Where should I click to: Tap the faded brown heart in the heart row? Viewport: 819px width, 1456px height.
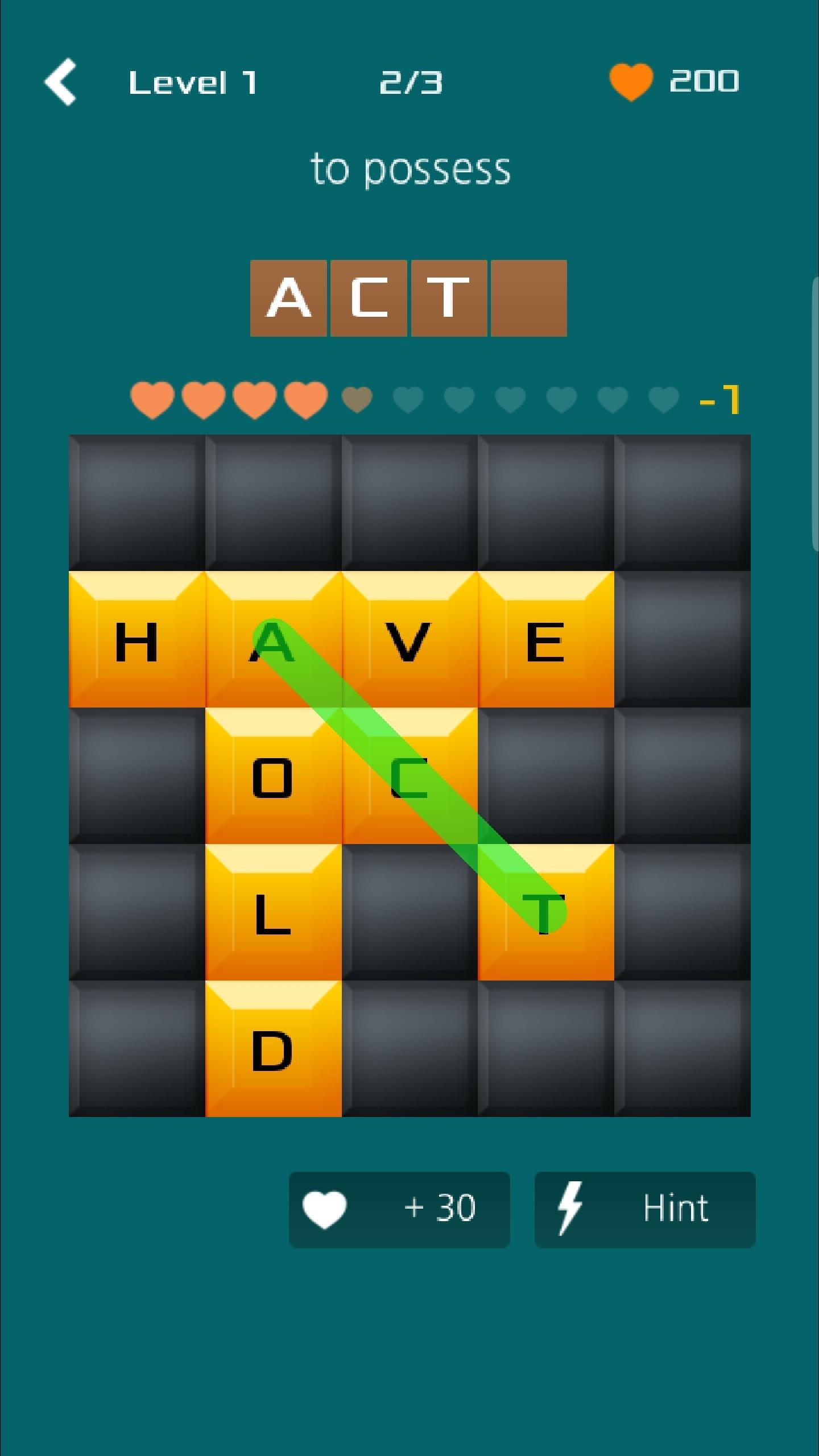355,399
